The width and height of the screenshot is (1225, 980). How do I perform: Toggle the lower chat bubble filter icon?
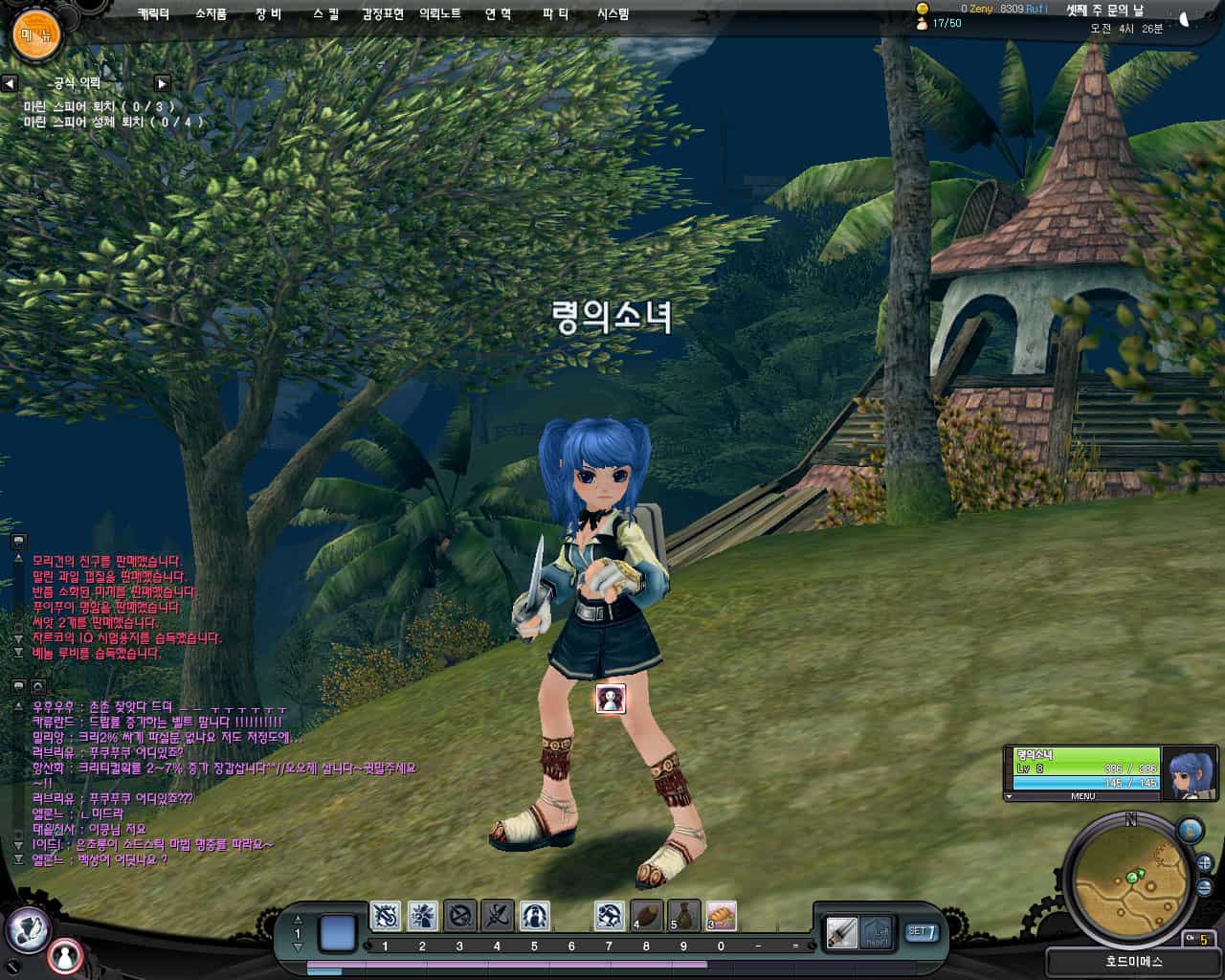click(17, 687)
